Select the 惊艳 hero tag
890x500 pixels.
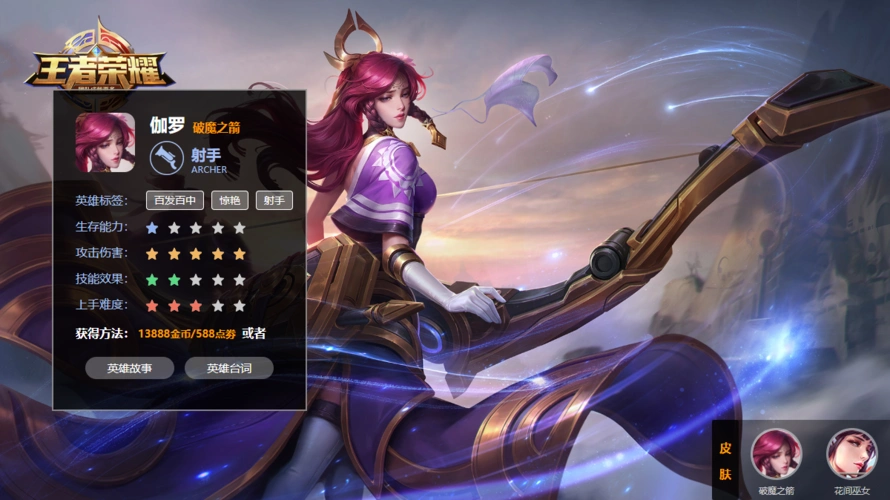click(x=230, y=200)
